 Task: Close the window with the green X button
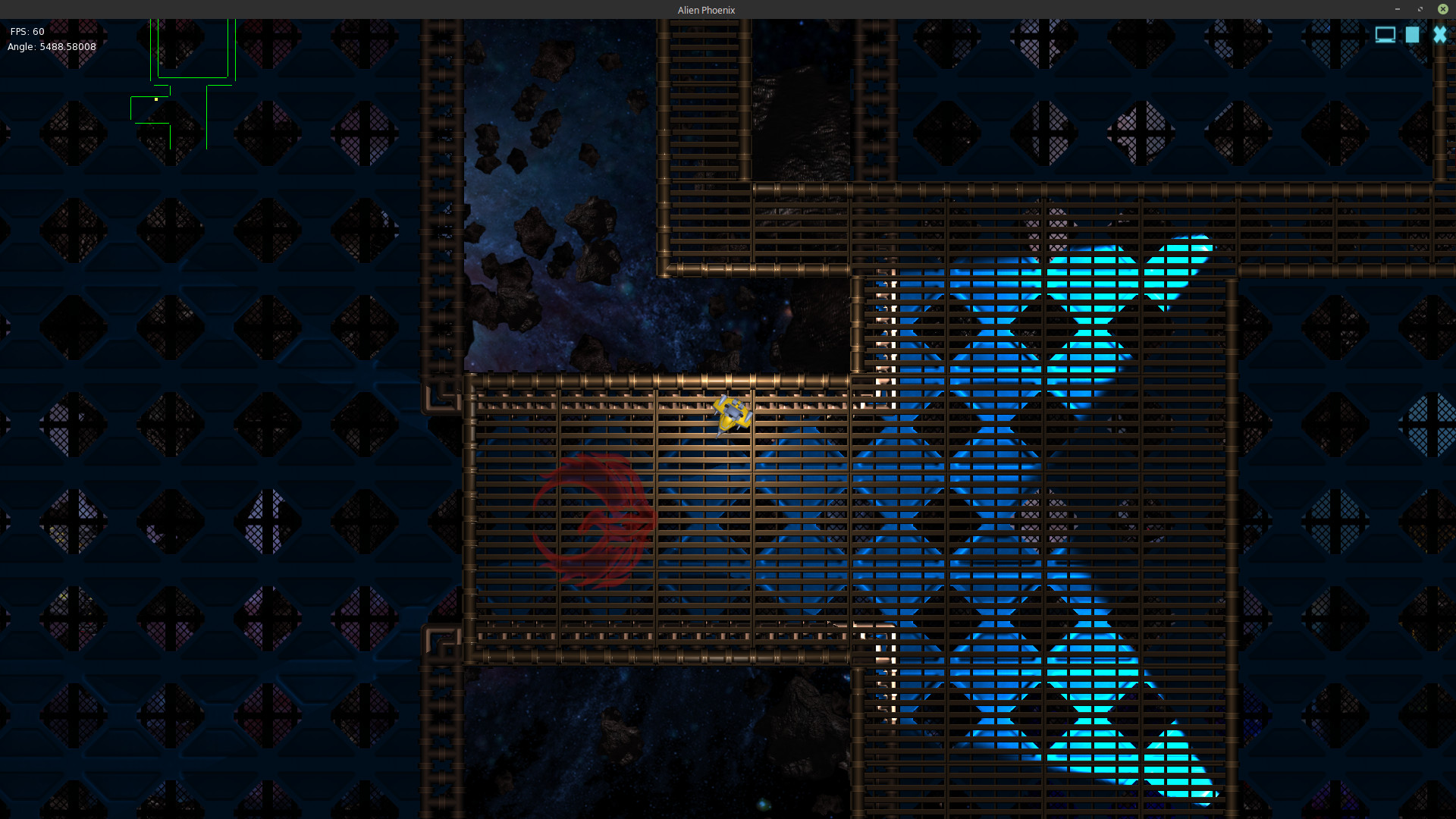coord(1442,9)
